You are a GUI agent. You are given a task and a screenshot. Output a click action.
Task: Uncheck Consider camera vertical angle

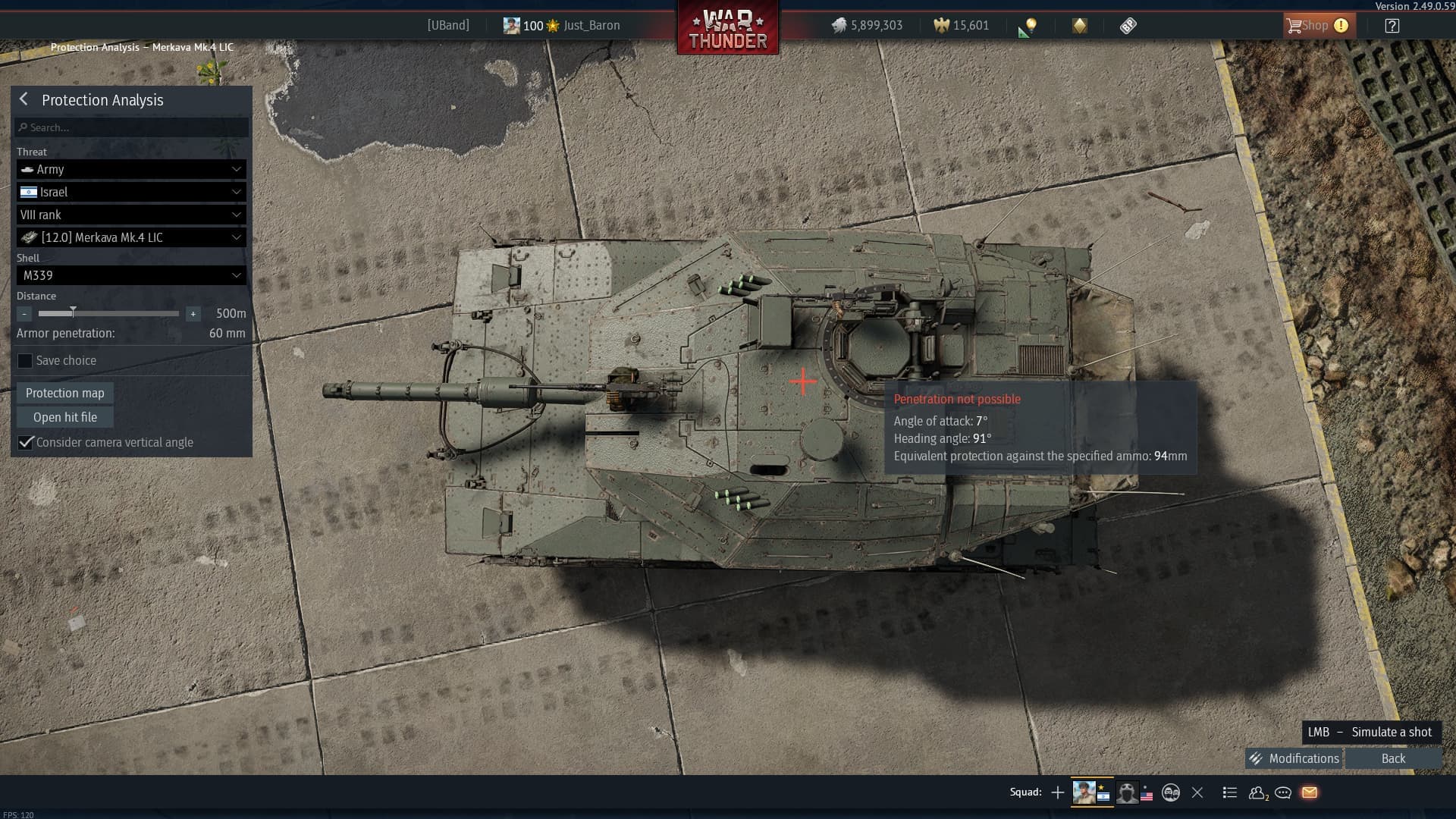pos(26,442)
